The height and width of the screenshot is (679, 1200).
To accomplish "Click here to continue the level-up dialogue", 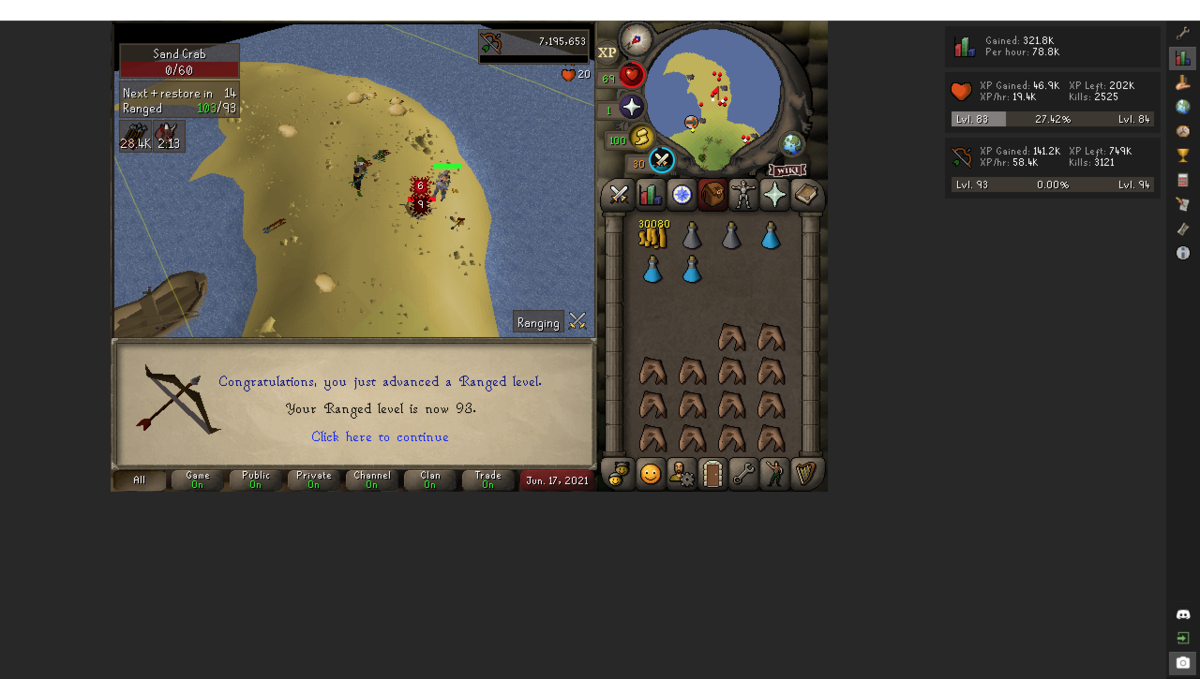I will pos(379,437).
